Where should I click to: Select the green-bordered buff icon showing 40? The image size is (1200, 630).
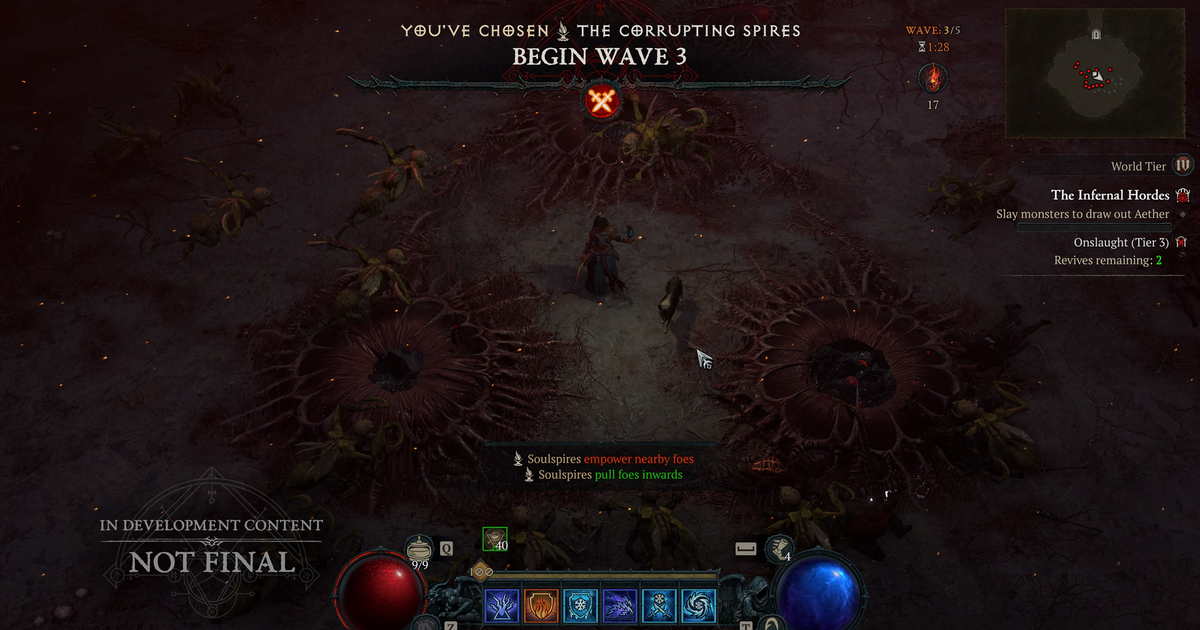click(494, 539)
